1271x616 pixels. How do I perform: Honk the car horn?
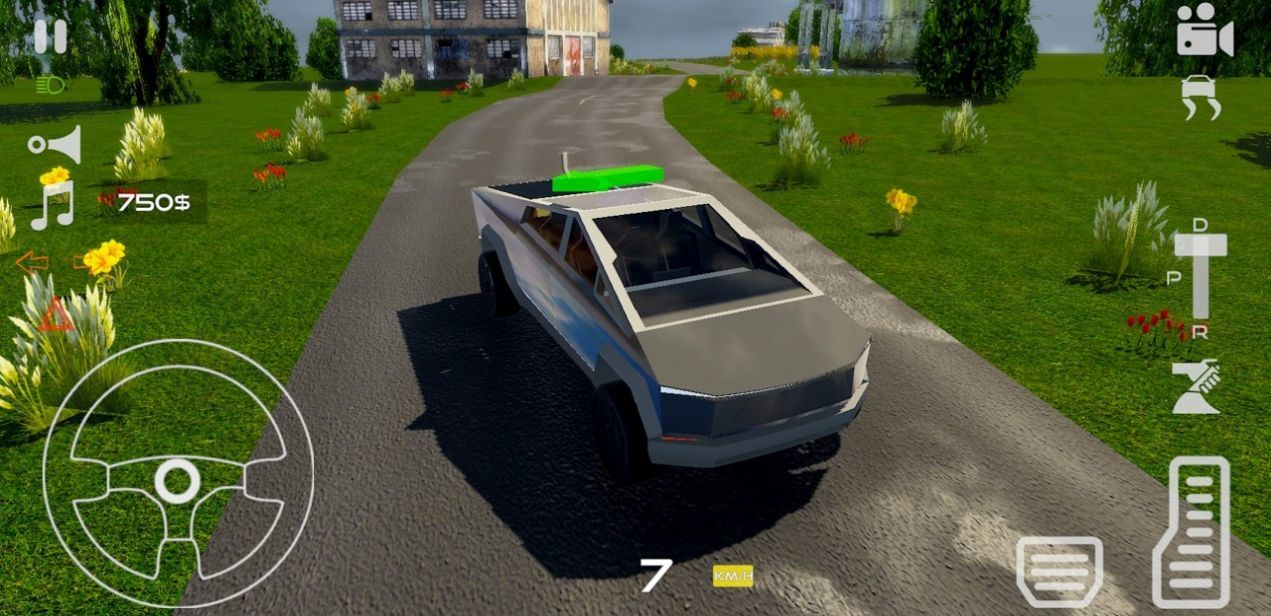tap(55, 145)
